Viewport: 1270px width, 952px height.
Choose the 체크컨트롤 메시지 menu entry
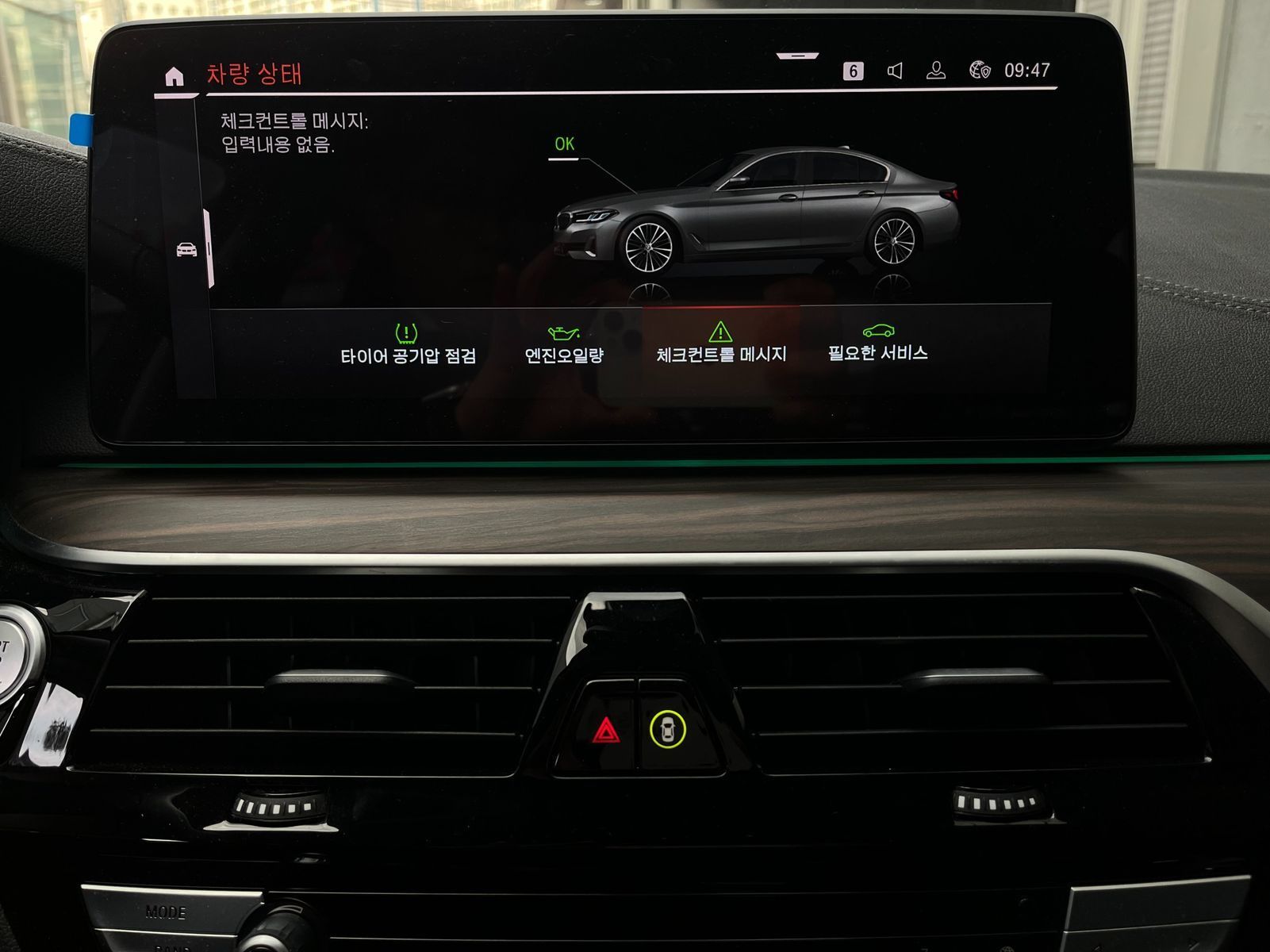720,343
